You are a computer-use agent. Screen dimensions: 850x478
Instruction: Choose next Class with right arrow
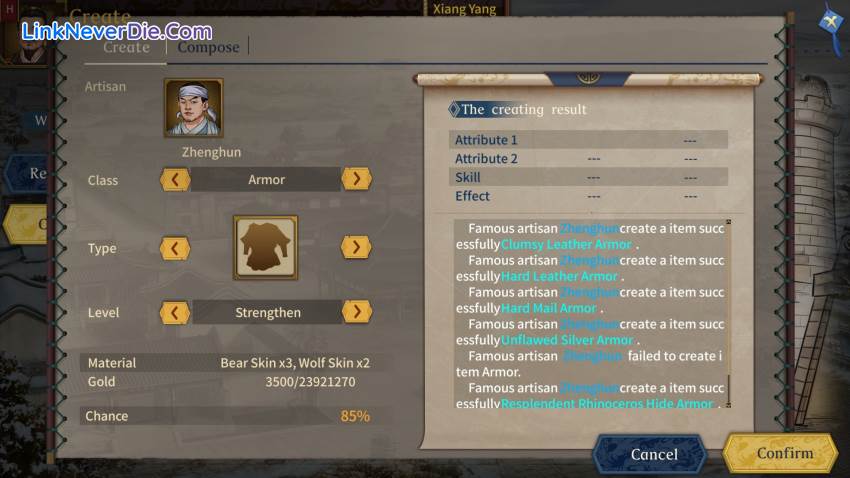click(356, 179)
